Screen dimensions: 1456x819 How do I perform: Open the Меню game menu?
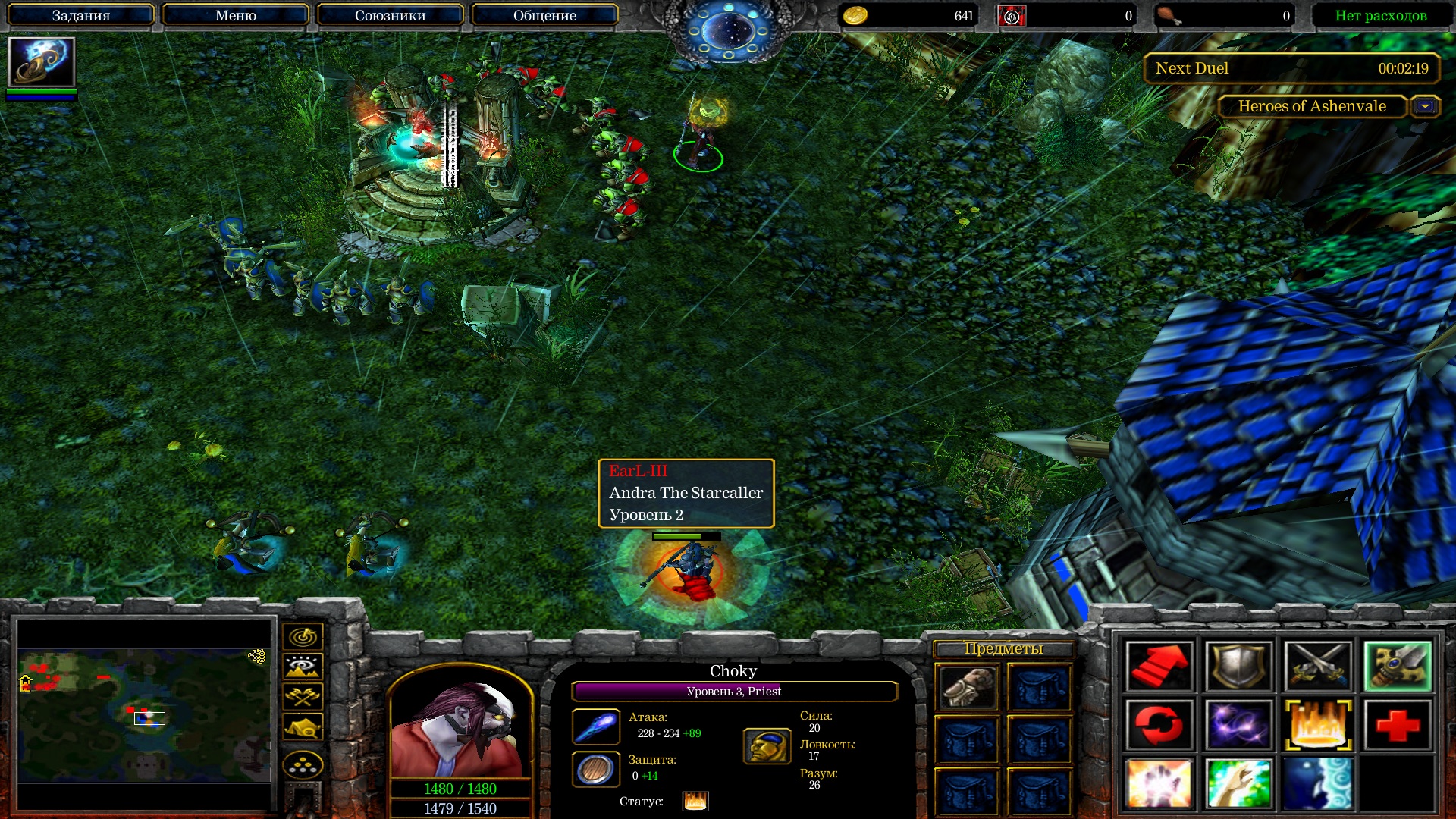coord(235,15)
